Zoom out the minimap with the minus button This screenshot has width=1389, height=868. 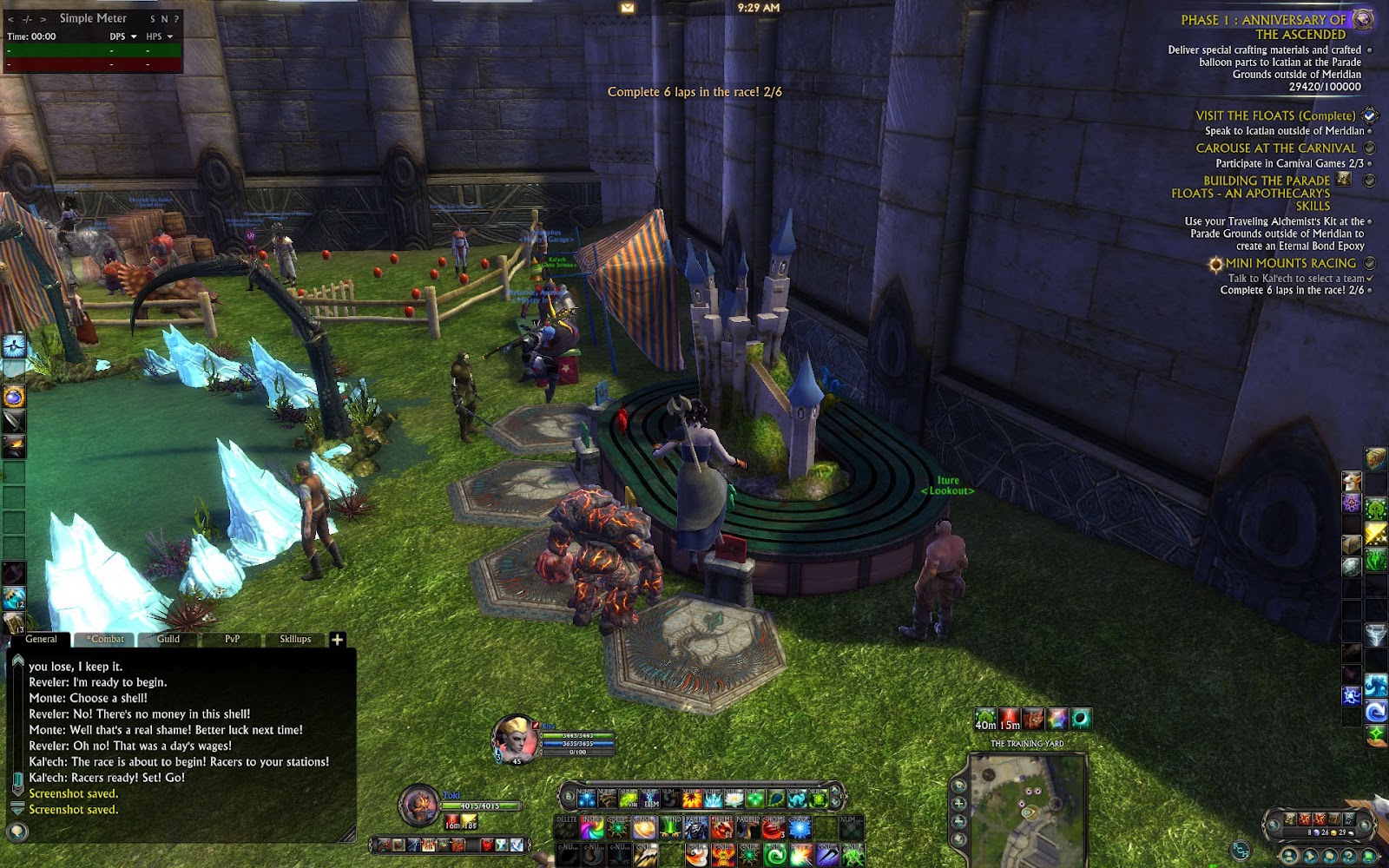[x=959, y=821]
